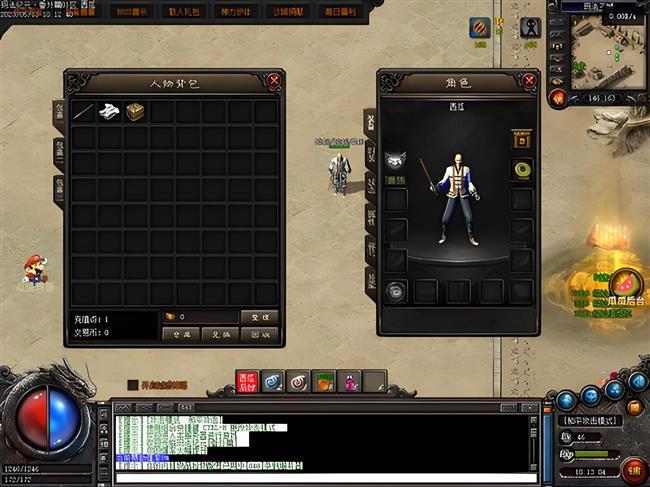Select the wooden chest item in the backpack
The image size is (650, 487).
[x=135, y=112]
